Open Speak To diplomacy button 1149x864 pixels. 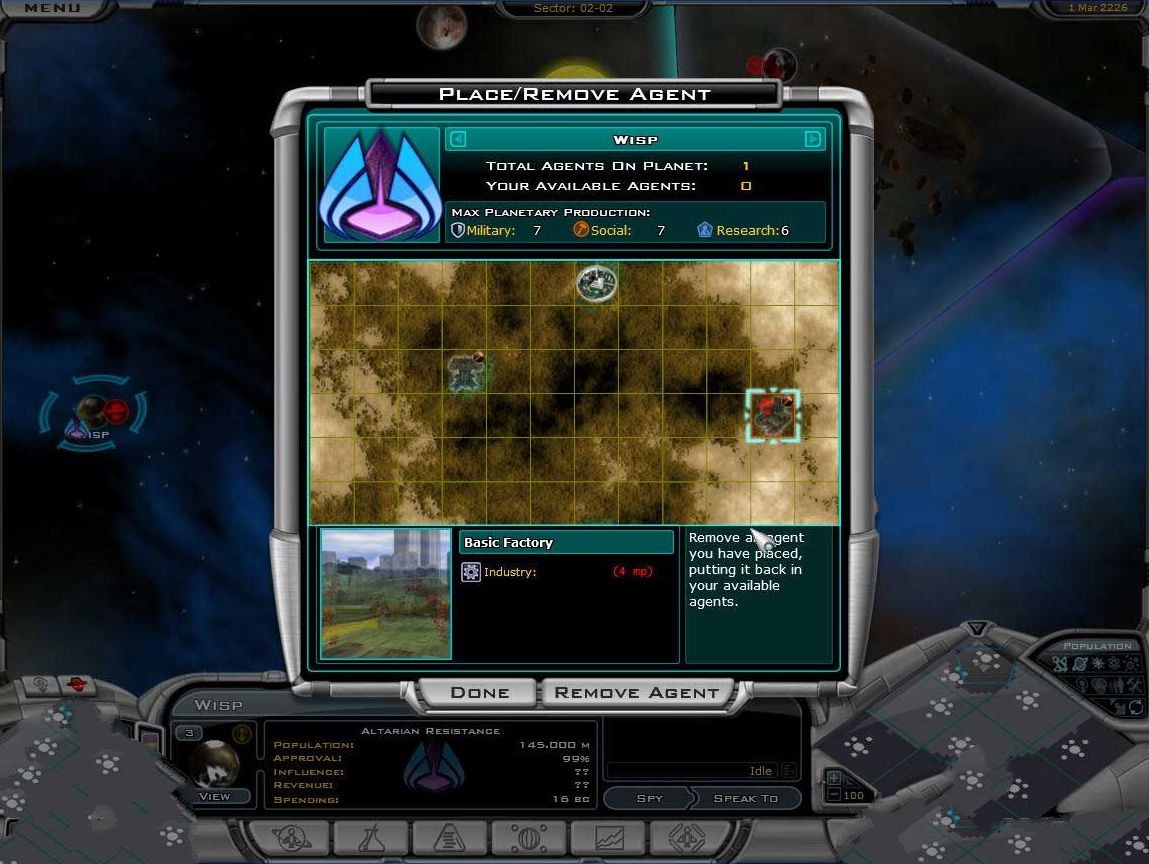coord(745,798)
